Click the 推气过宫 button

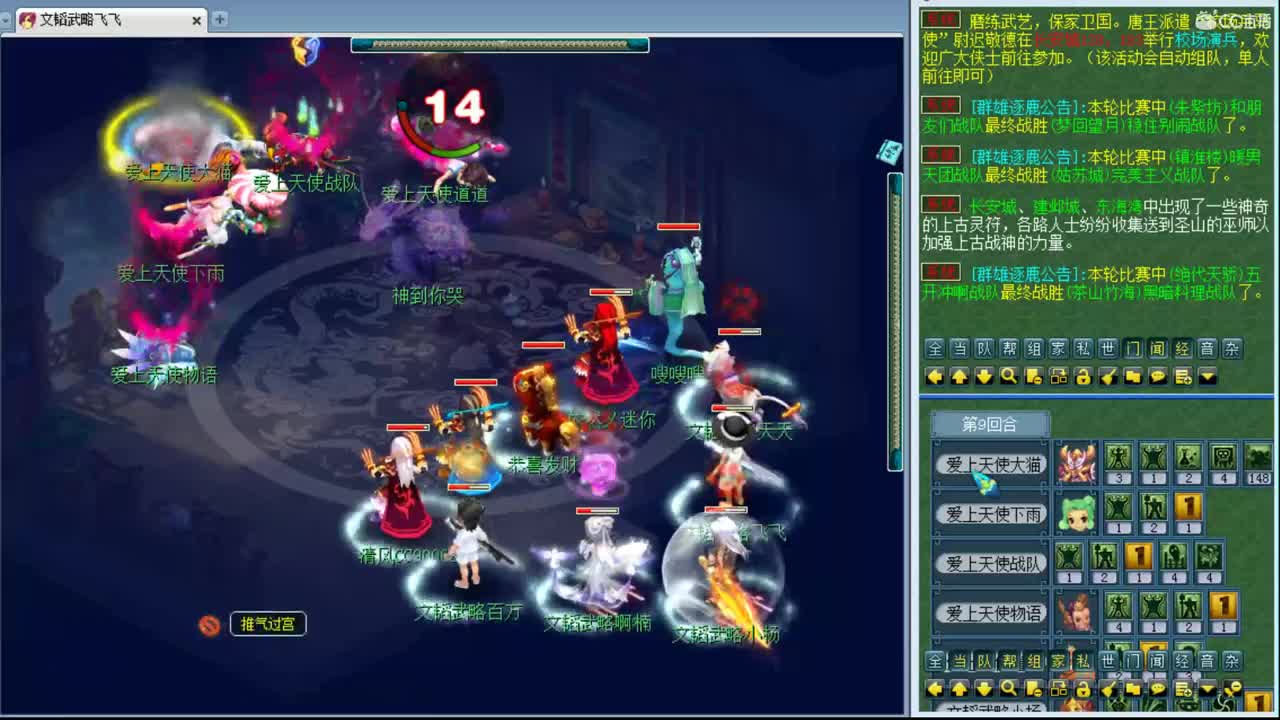267,623
